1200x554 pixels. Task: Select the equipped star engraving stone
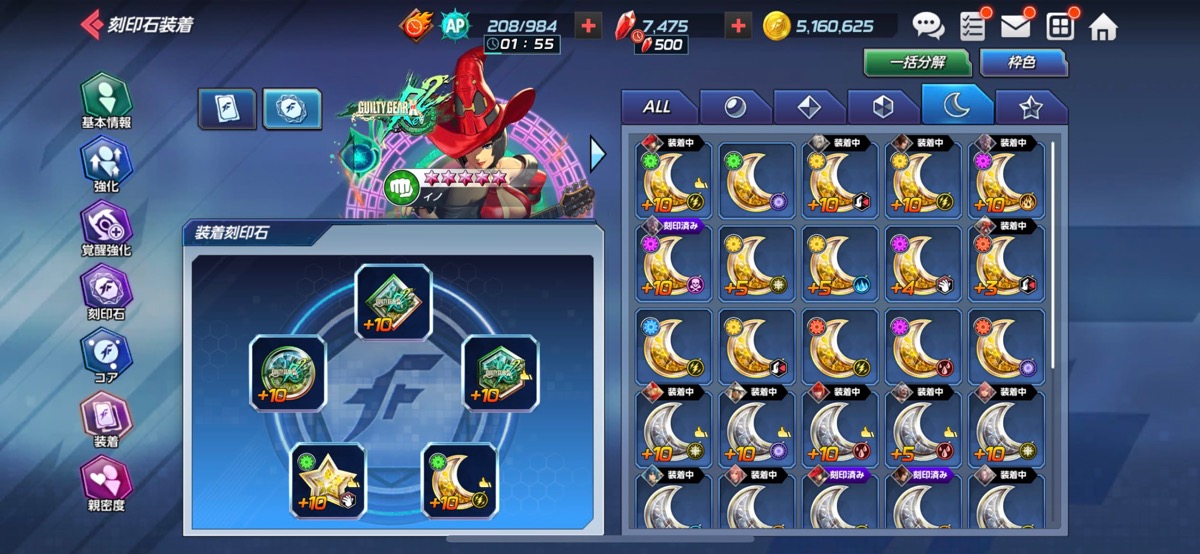[327, 482]
